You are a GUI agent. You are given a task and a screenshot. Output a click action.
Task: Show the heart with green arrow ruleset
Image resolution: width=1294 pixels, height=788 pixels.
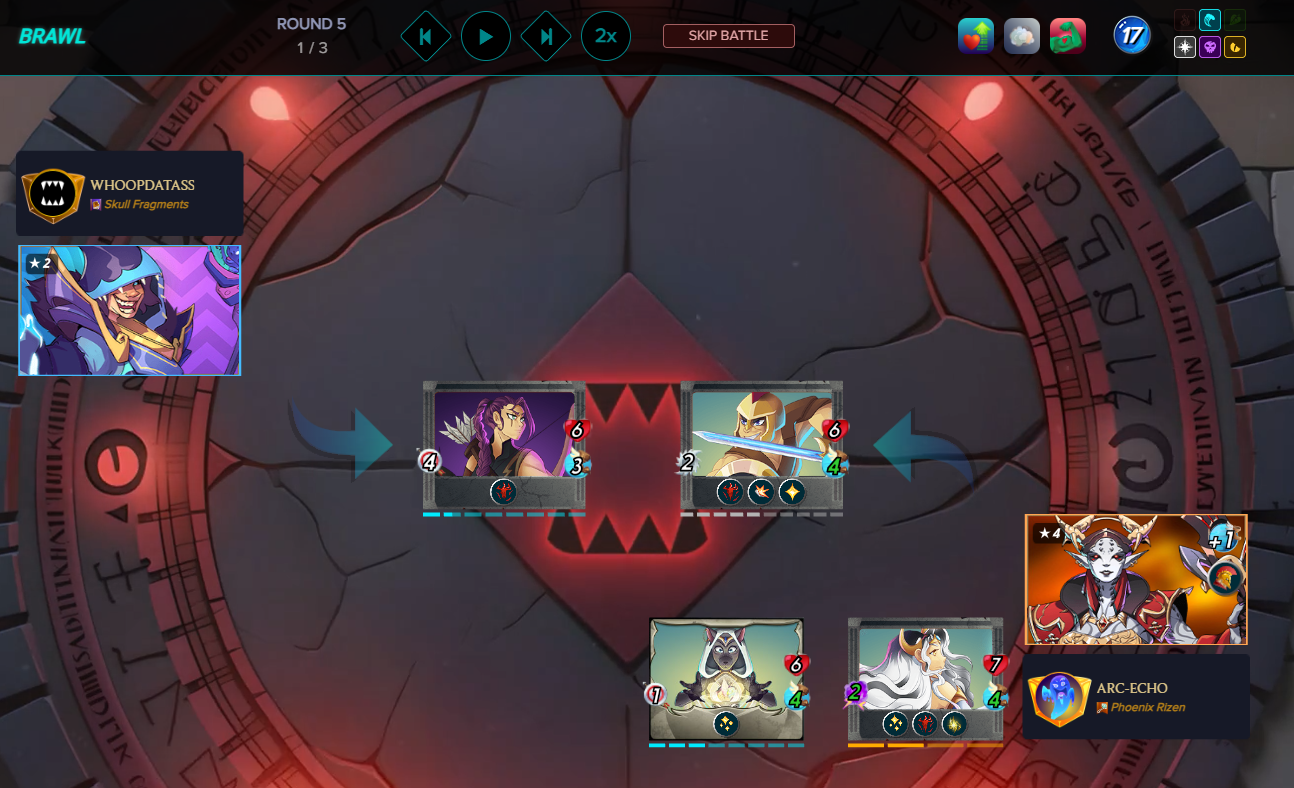click(976, 36)
